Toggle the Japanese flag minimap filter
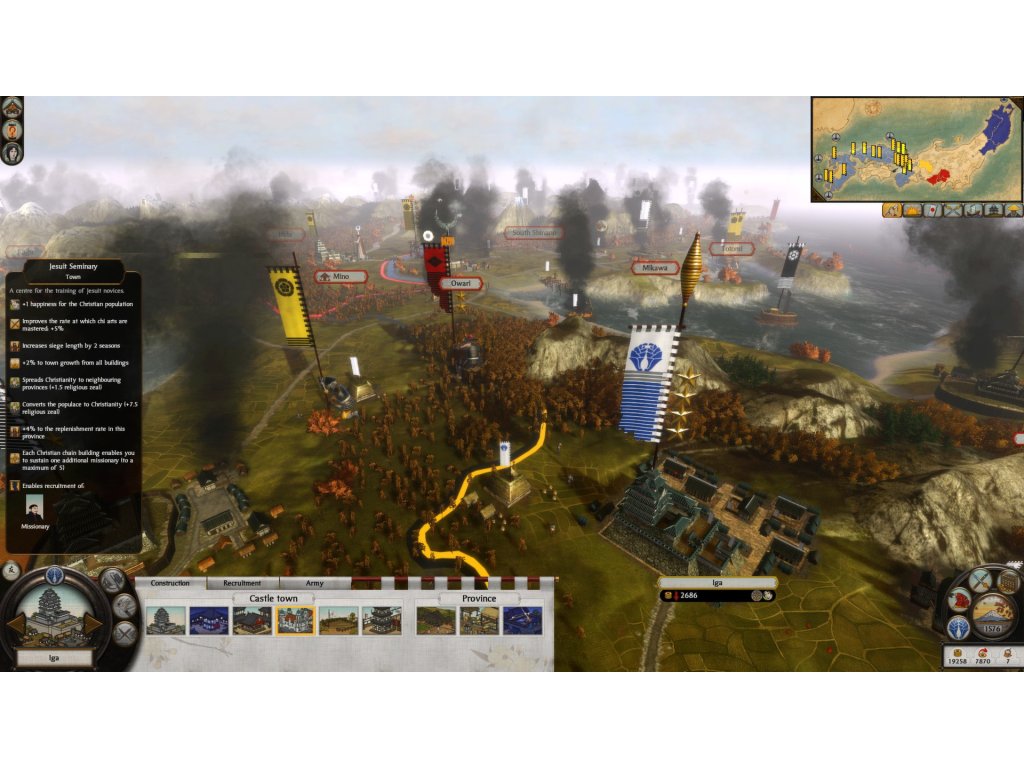The width and height of the screenshot is (1024, 768). [x=932, y=210]
